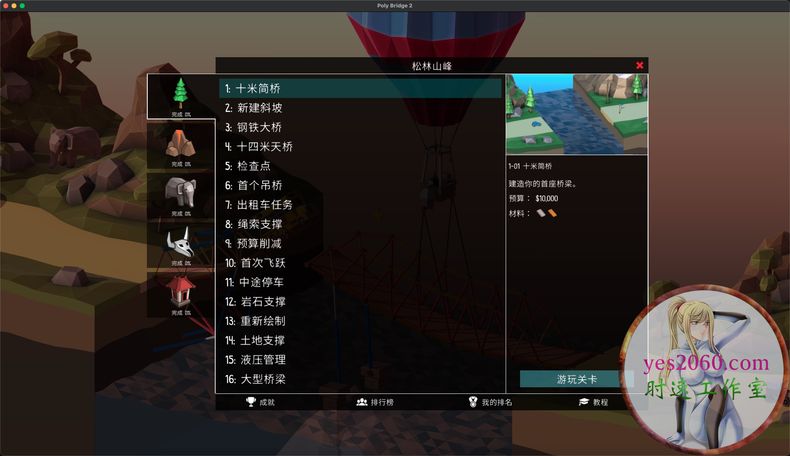Screen dimensions: 790x456
Task: Select the elephant world tab
Action: (181, 195)
